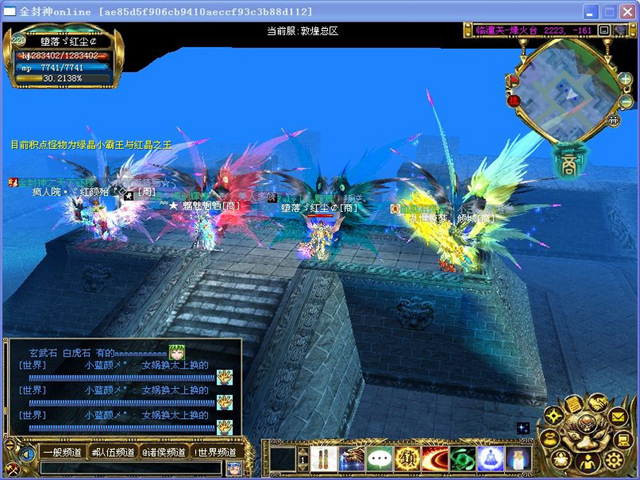The height and width of the screenshot is (480, 640).
Task: Activate the gold coin emblem hotbar skill
Action: [407, 459]
